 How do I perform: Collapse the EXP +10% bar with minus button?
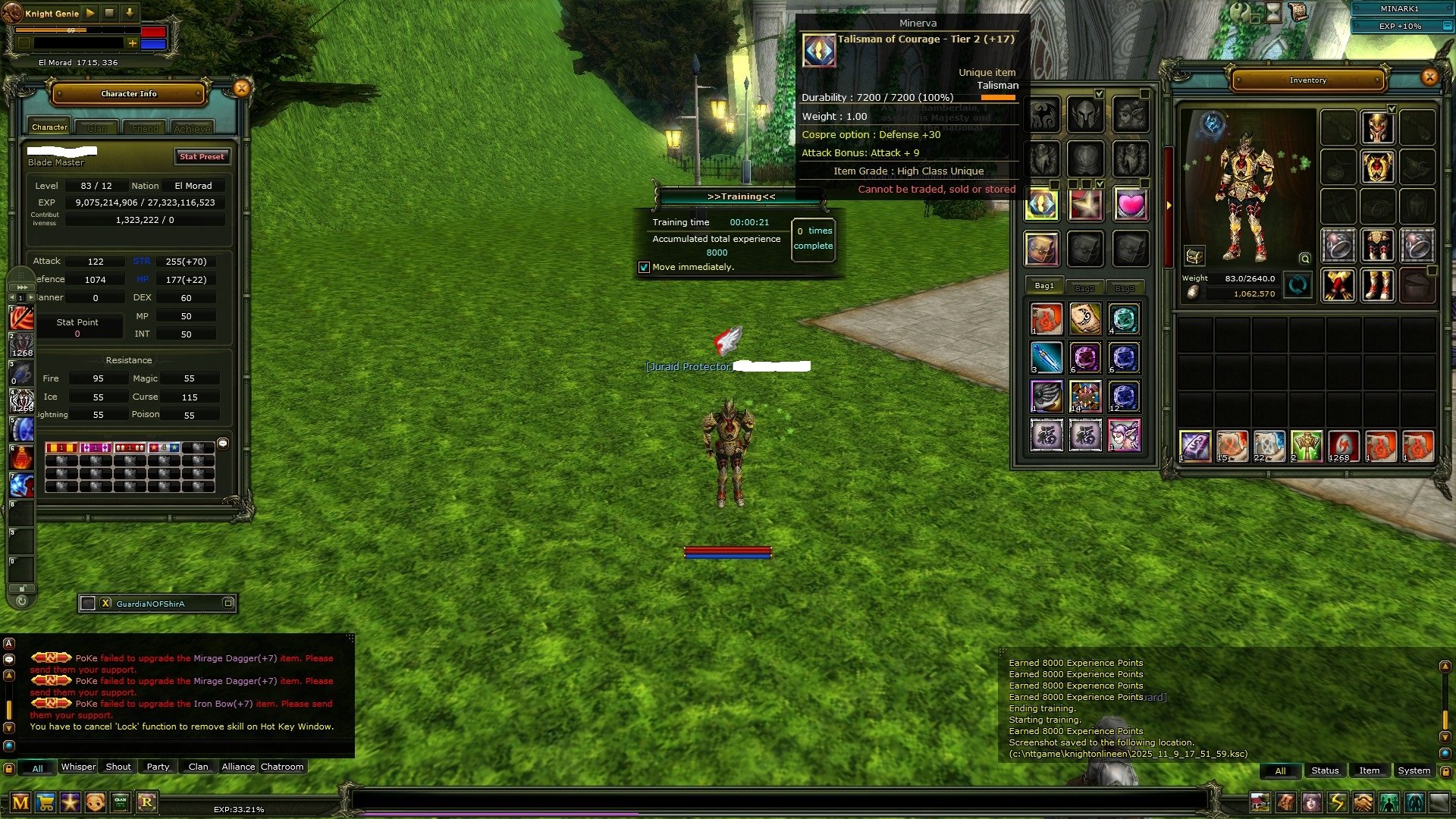click(x=1448, y=26)
